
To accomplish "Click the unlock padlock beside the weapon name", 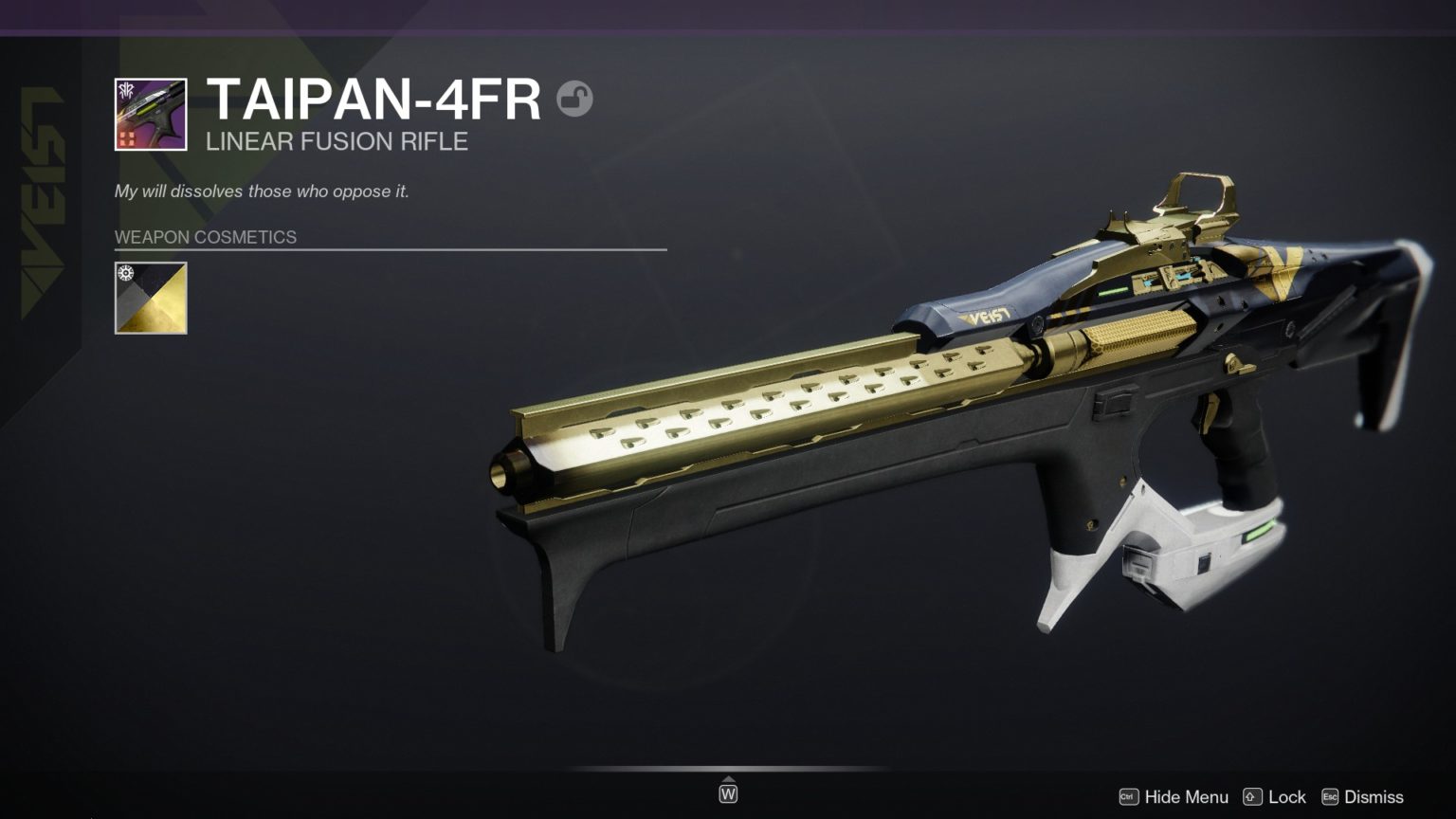I will pos(576,100).
